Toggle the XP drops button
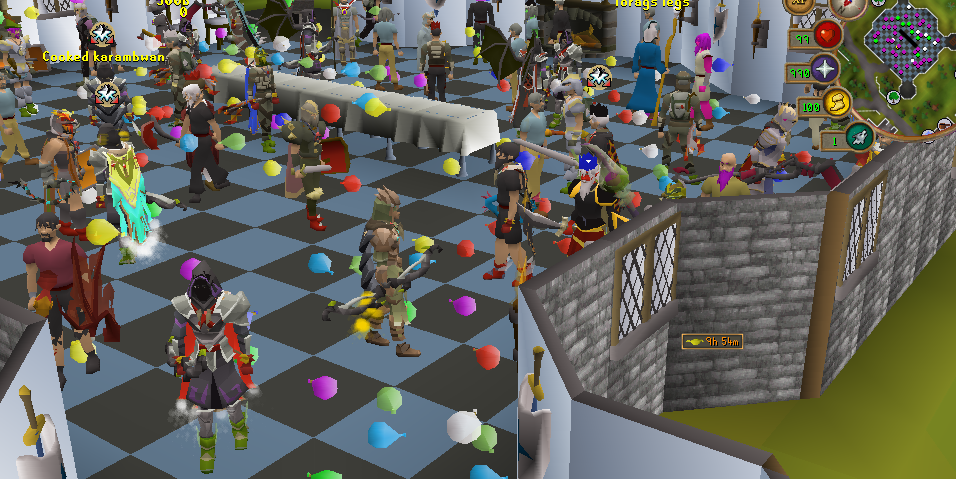 800,5
